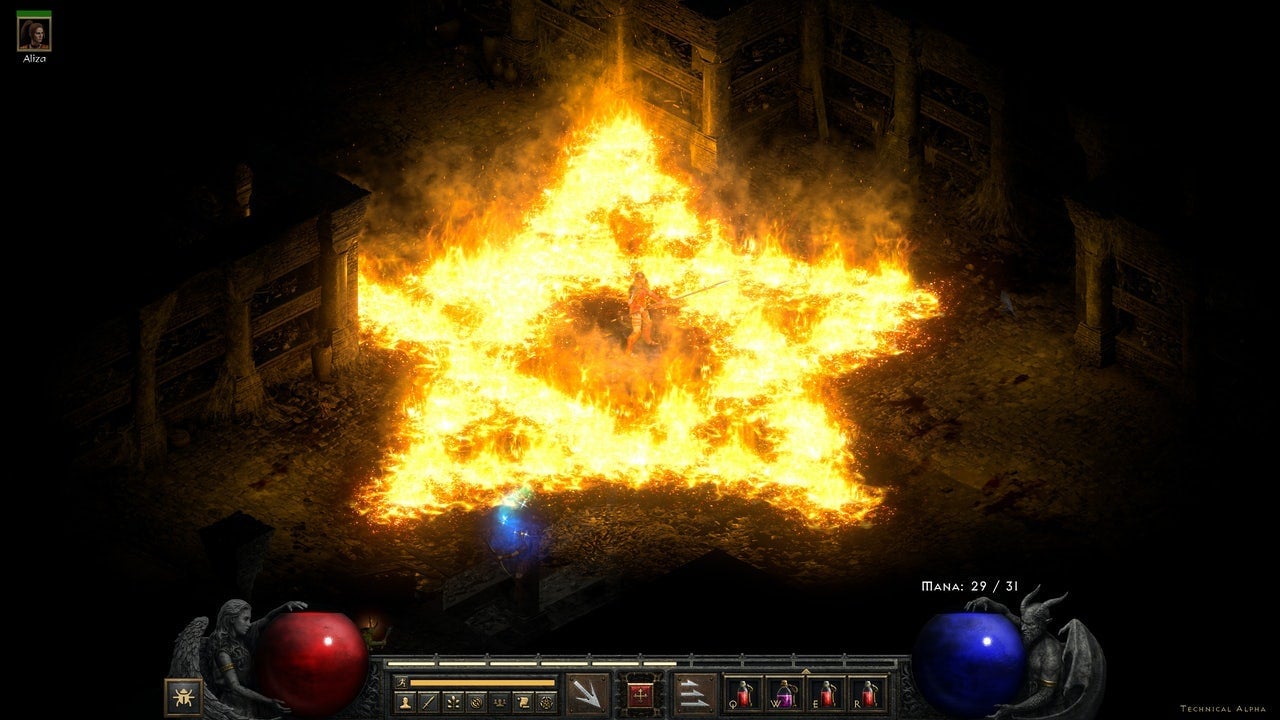Click the yellow stamina bar
1280x720 pixels.
pos(480,681)
